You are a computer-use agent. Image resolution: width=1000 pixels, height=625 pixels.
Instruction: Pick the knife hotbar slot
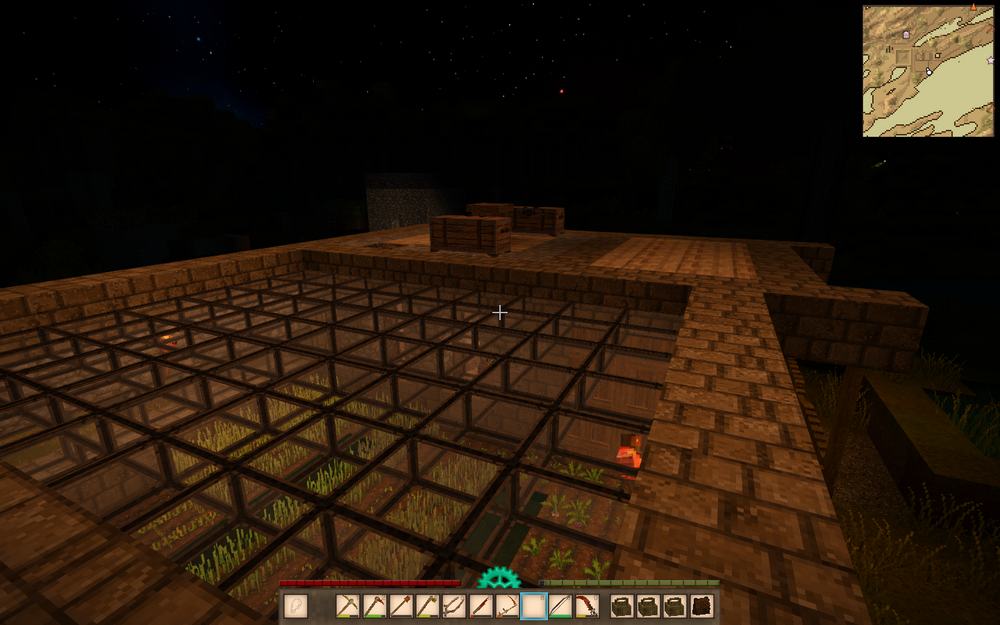[x=482, y=605]
